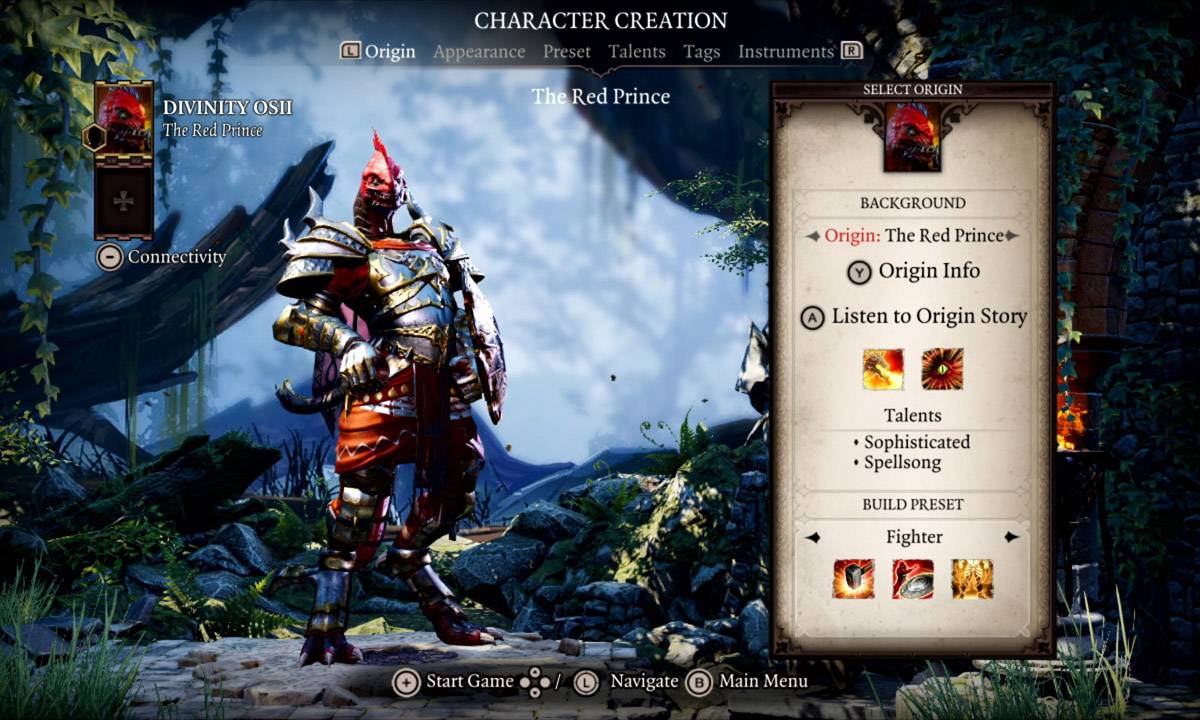The image size is (1200, 720).
Task: Select the Tags tab
Action: pos(702,52)
